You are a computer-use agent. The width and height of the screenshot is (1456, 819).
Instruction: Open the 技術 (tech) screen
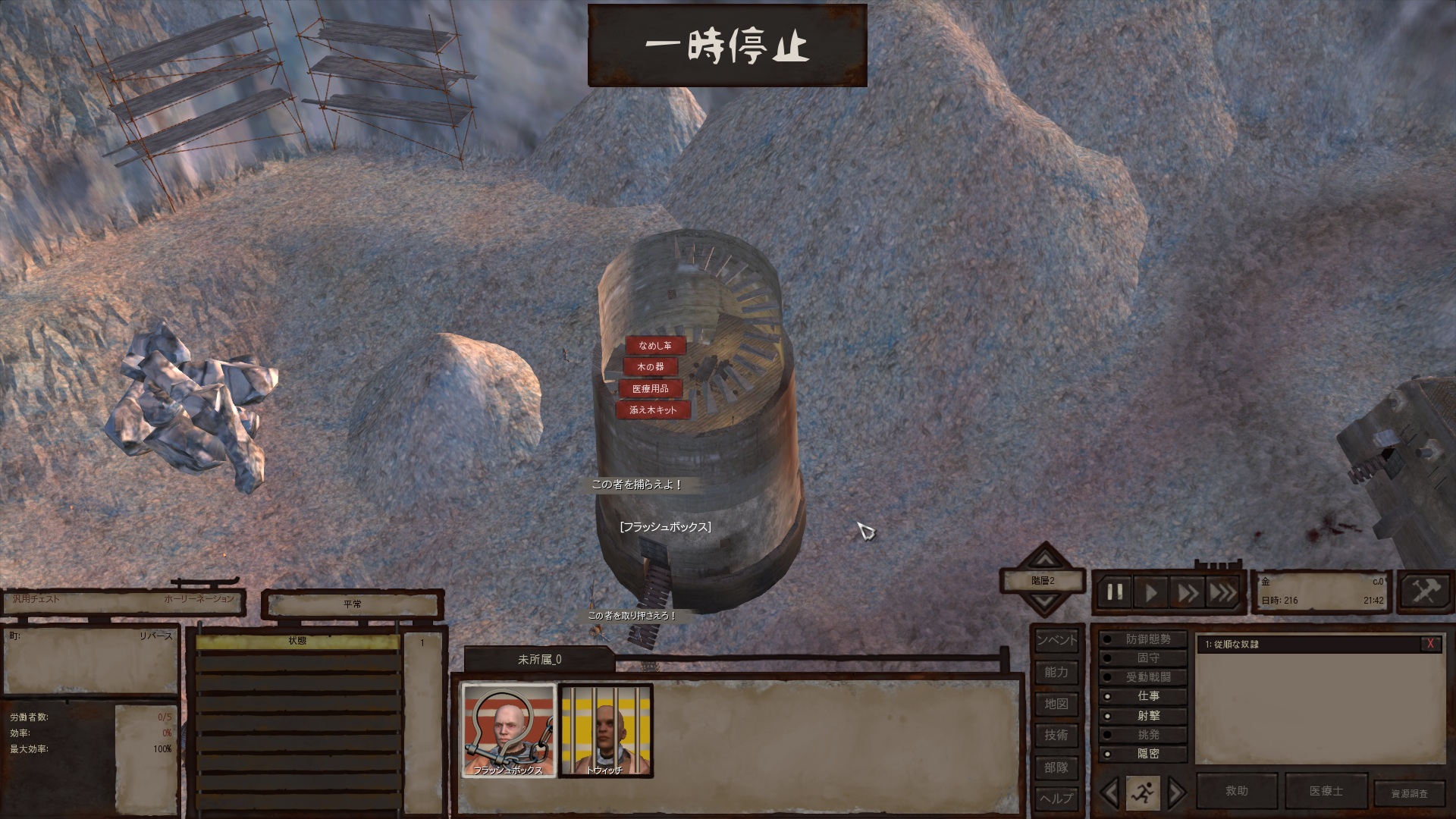tap(1056, 736)
